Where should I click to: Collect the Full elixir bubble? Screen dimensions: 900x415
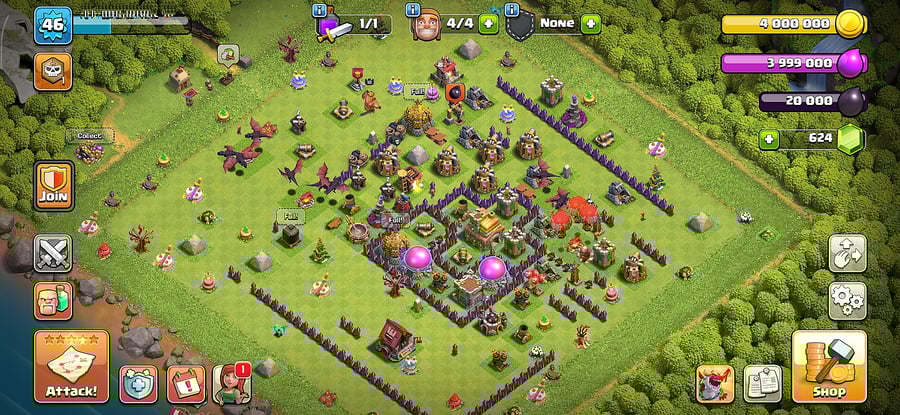point(415,92)
